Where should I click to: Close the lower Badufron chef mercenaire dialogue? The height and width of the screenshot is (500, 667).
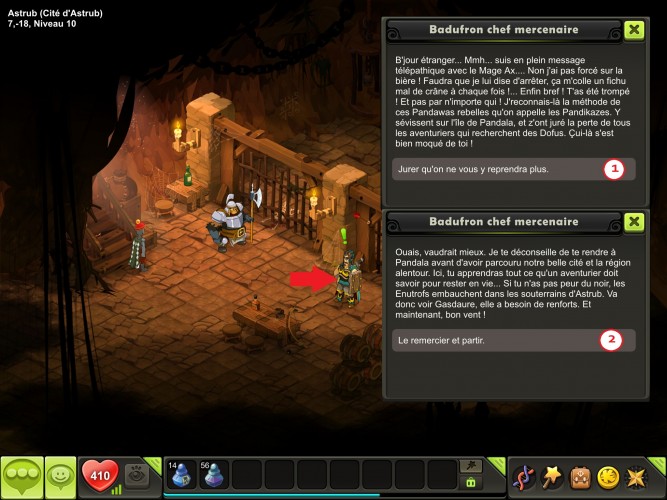click(x=633, y=222)
